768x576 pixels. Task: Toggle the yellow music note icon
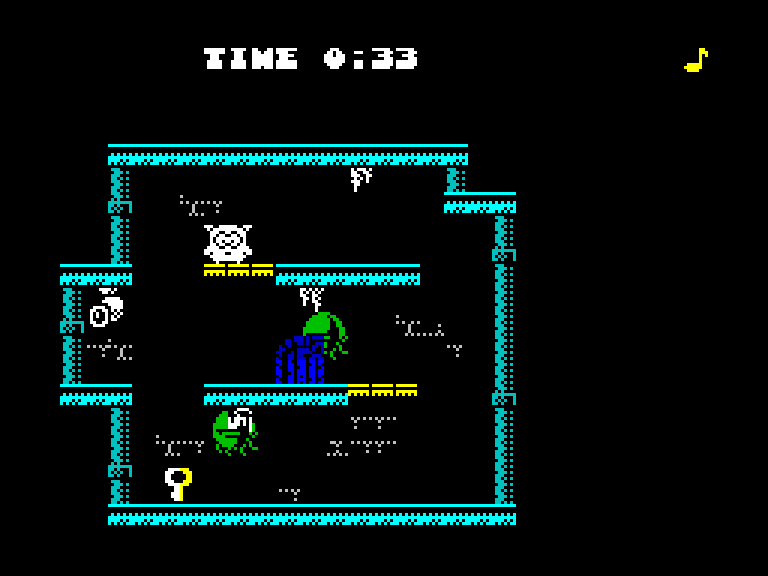pyautogui.click(x=696, y=60)
